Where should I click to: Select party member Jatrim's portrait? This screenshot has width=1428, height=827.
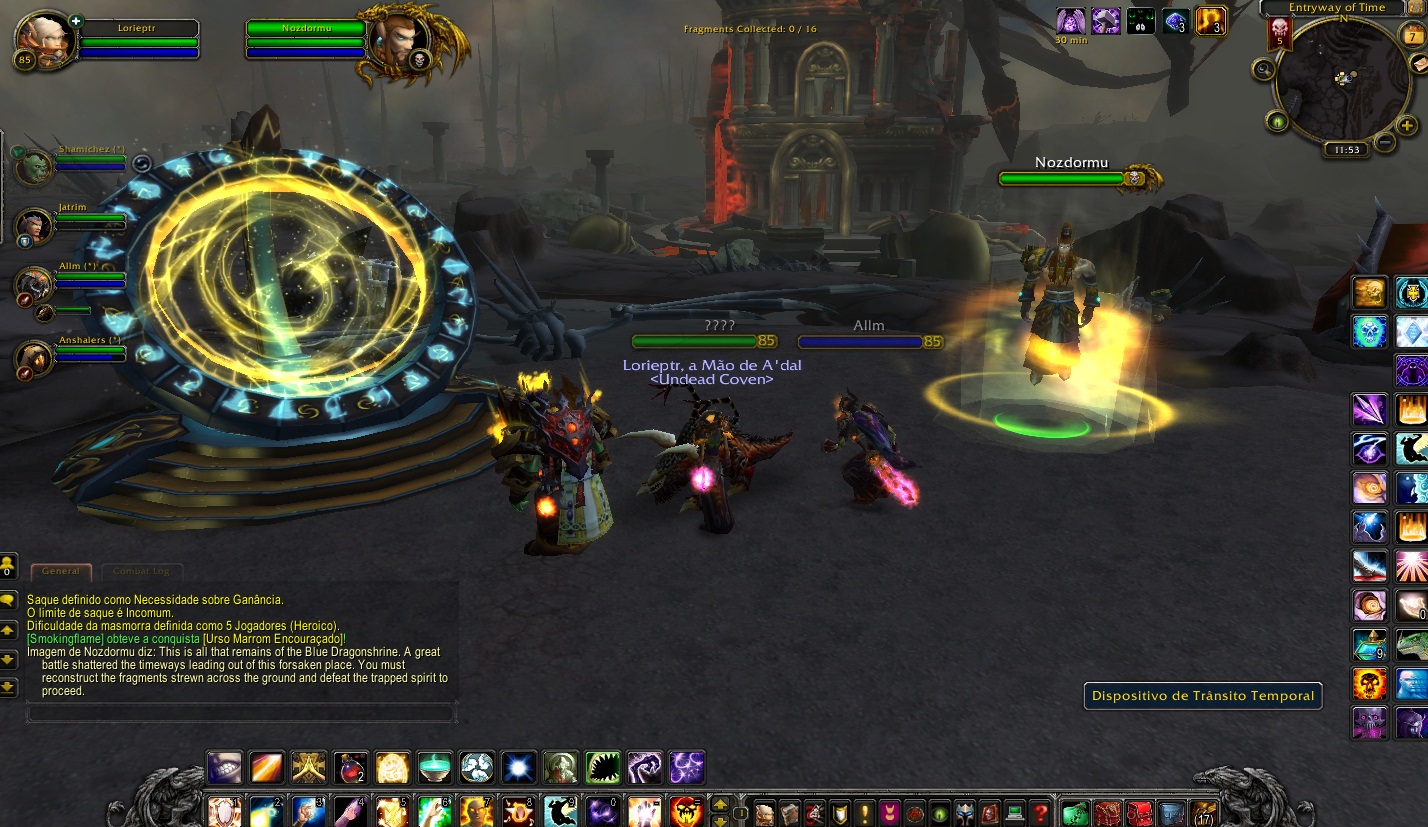pyautogui.click(x=33, y=223)
